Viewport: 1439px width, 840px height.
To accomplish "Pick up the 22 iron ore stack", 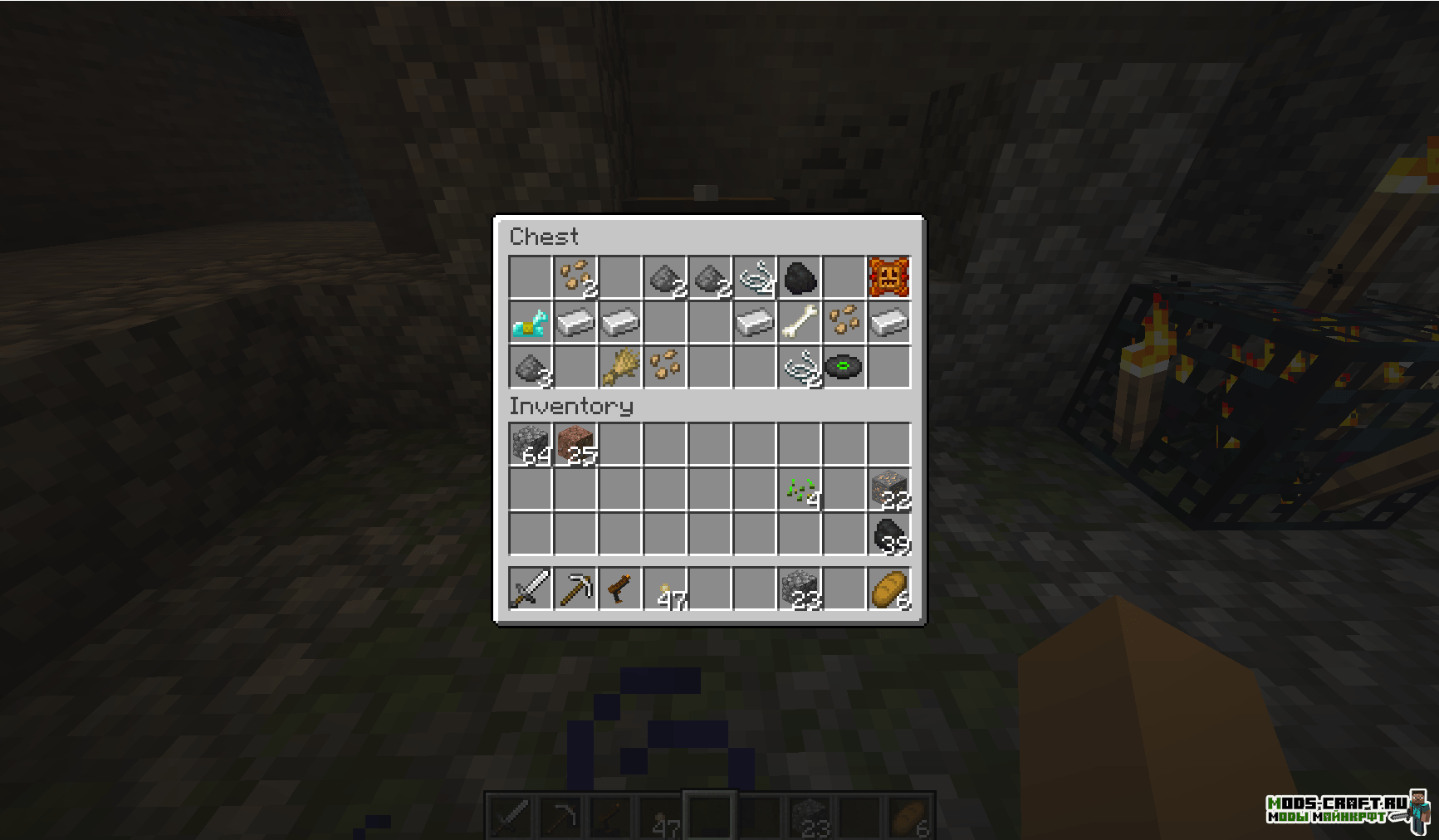I will 889,490.
